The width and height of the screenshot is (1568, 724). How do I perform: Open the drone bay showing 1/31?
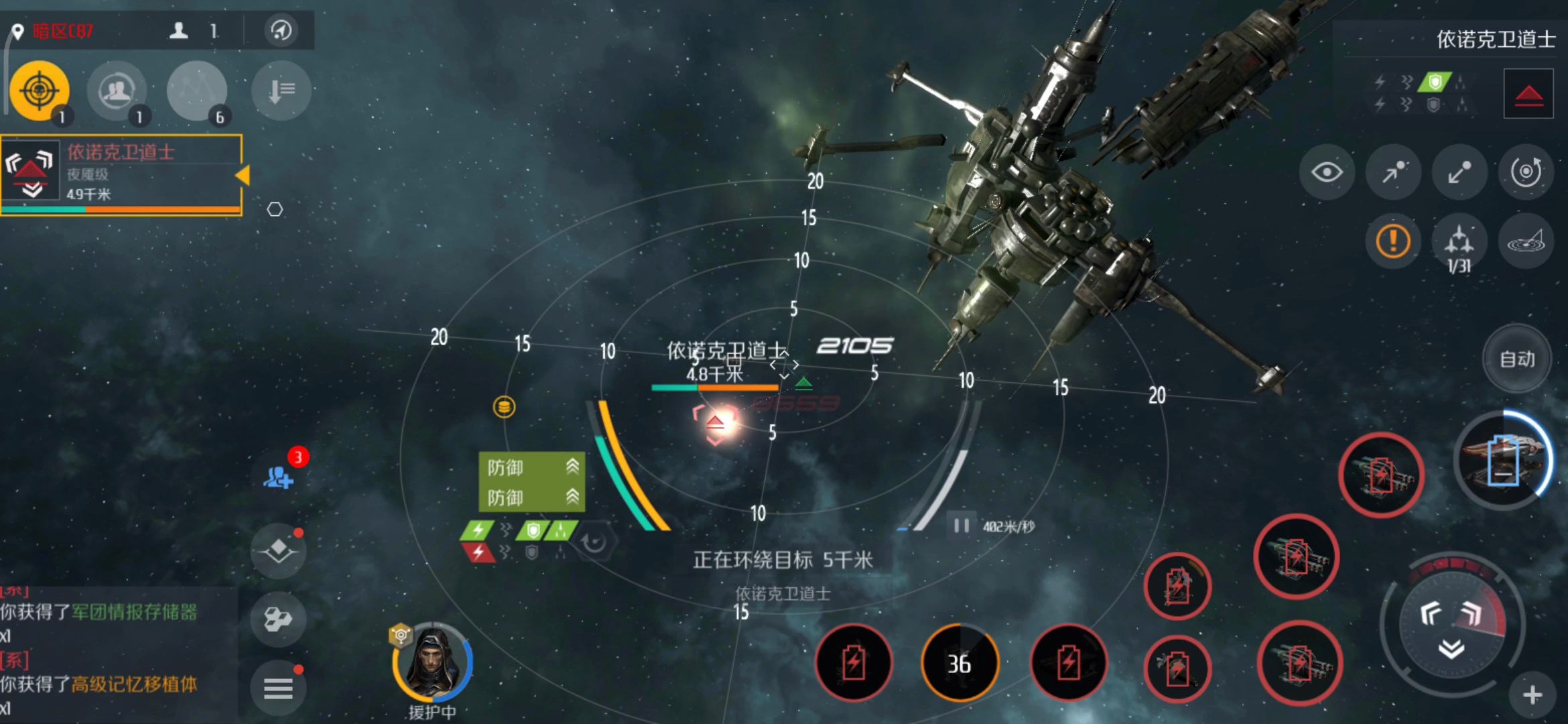(1459, 243)
